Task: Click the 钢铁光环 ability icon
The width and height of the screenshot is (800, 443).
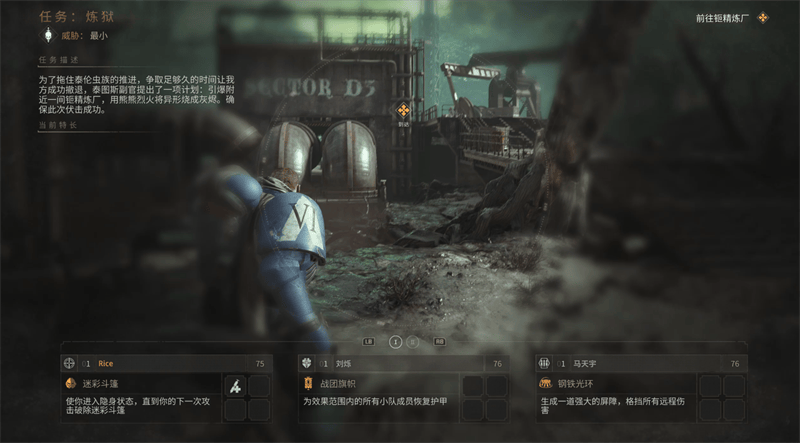Action: 545,383
